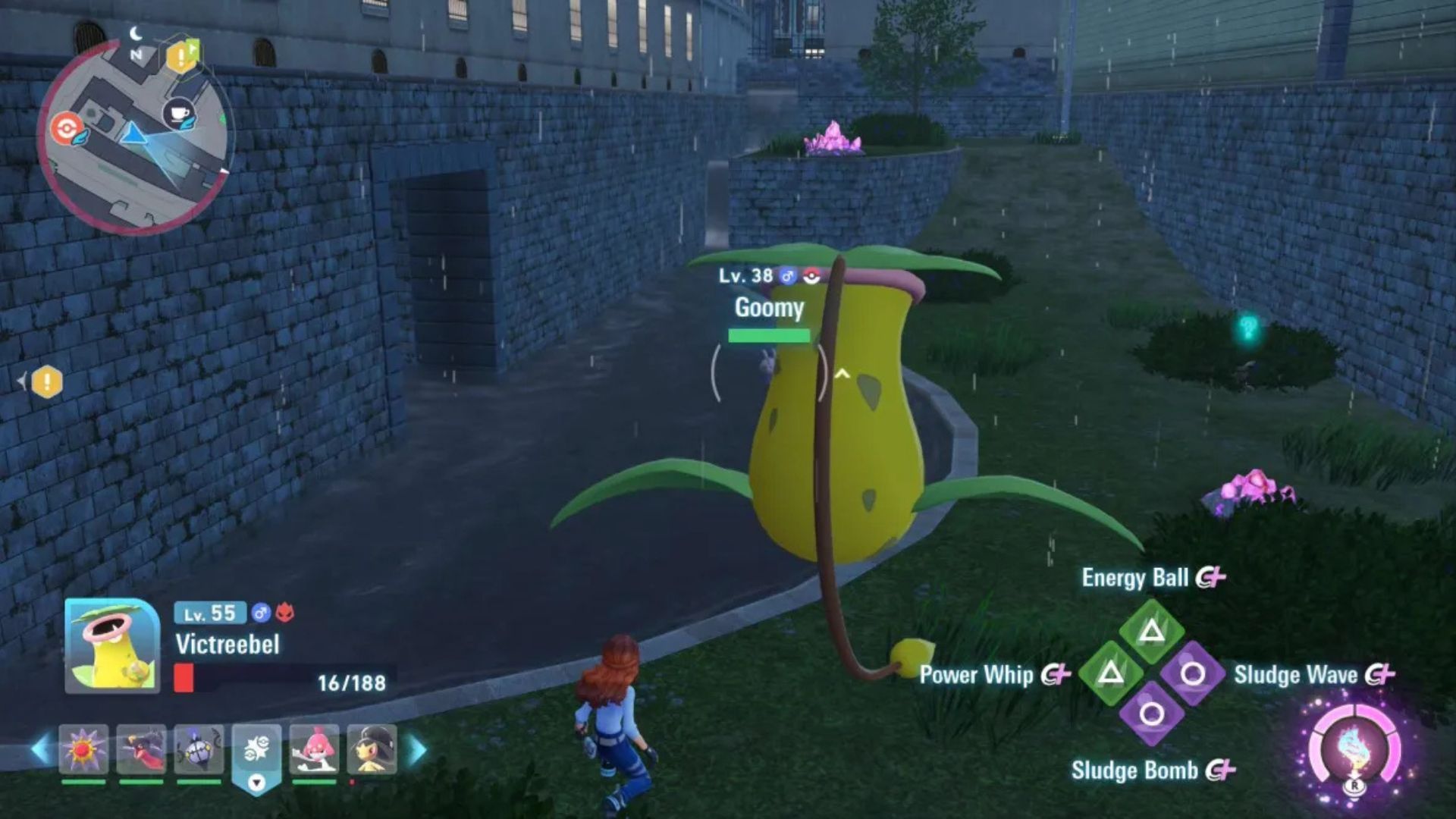Screen dimensions: 1456x819
Task: Pick Mawile in the party bar
Action: pyautogui.click(x=372, y=749)
